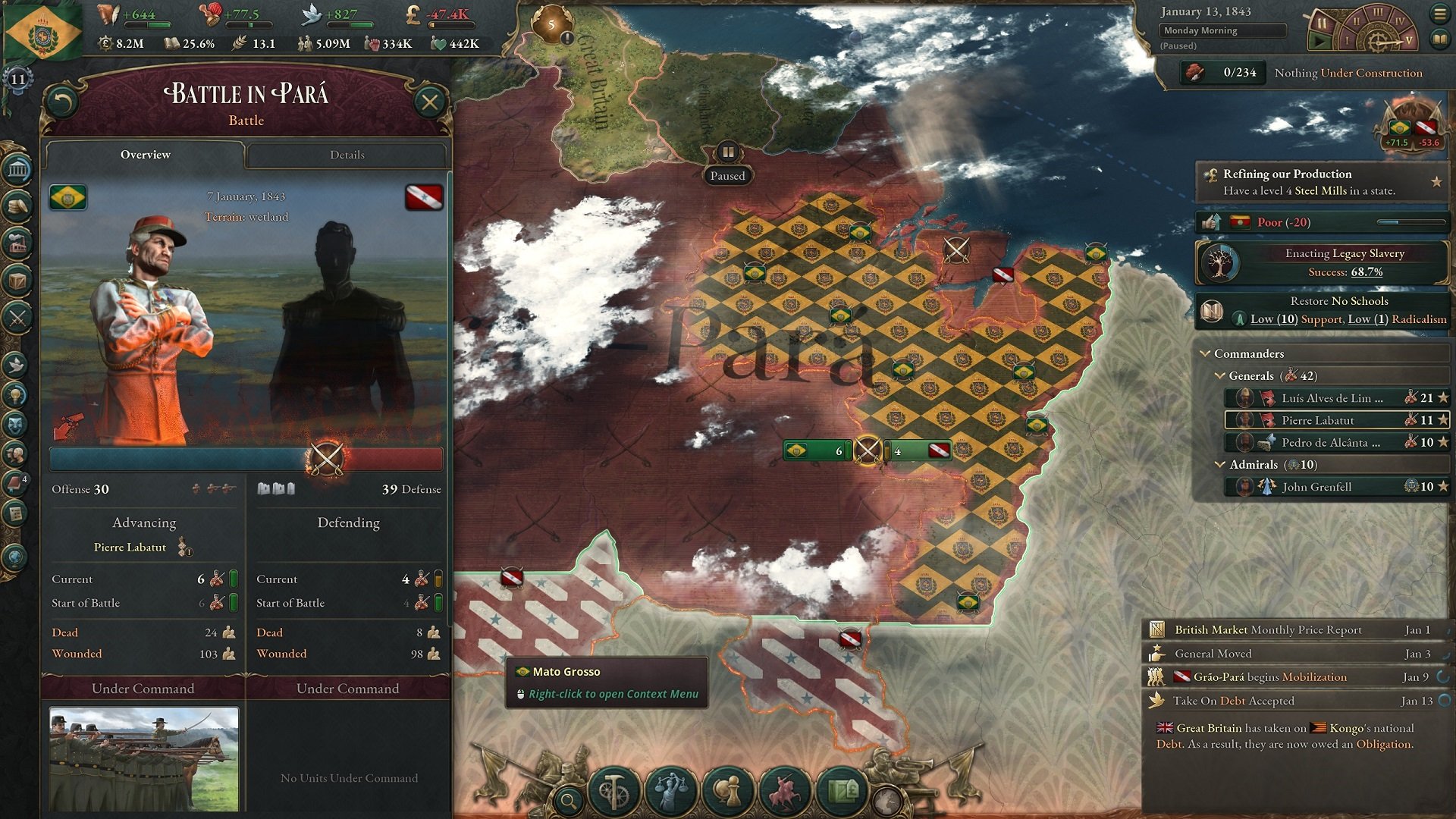Collapse the Generals list
Viewport: 1456px width, 819px height.
(x=1221, y=375)
